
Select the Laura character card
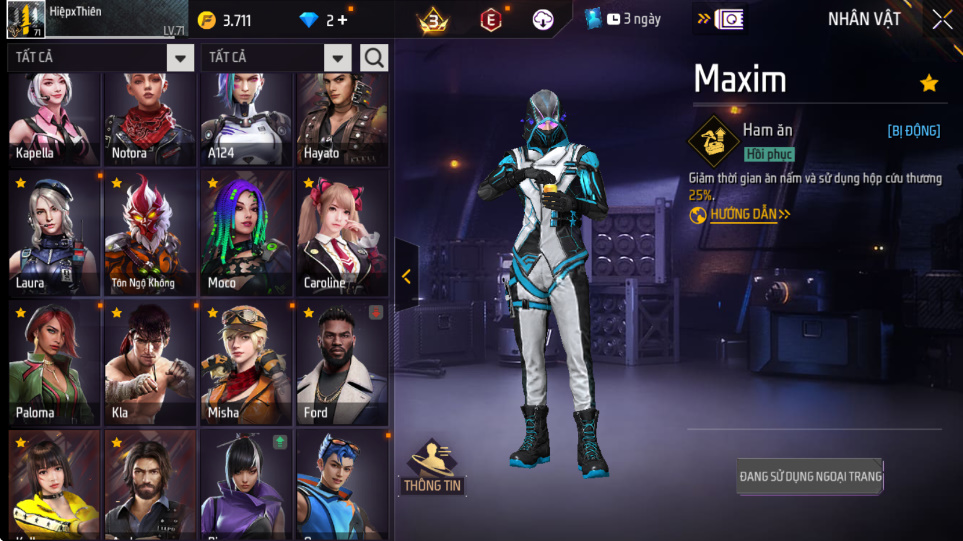55,233
